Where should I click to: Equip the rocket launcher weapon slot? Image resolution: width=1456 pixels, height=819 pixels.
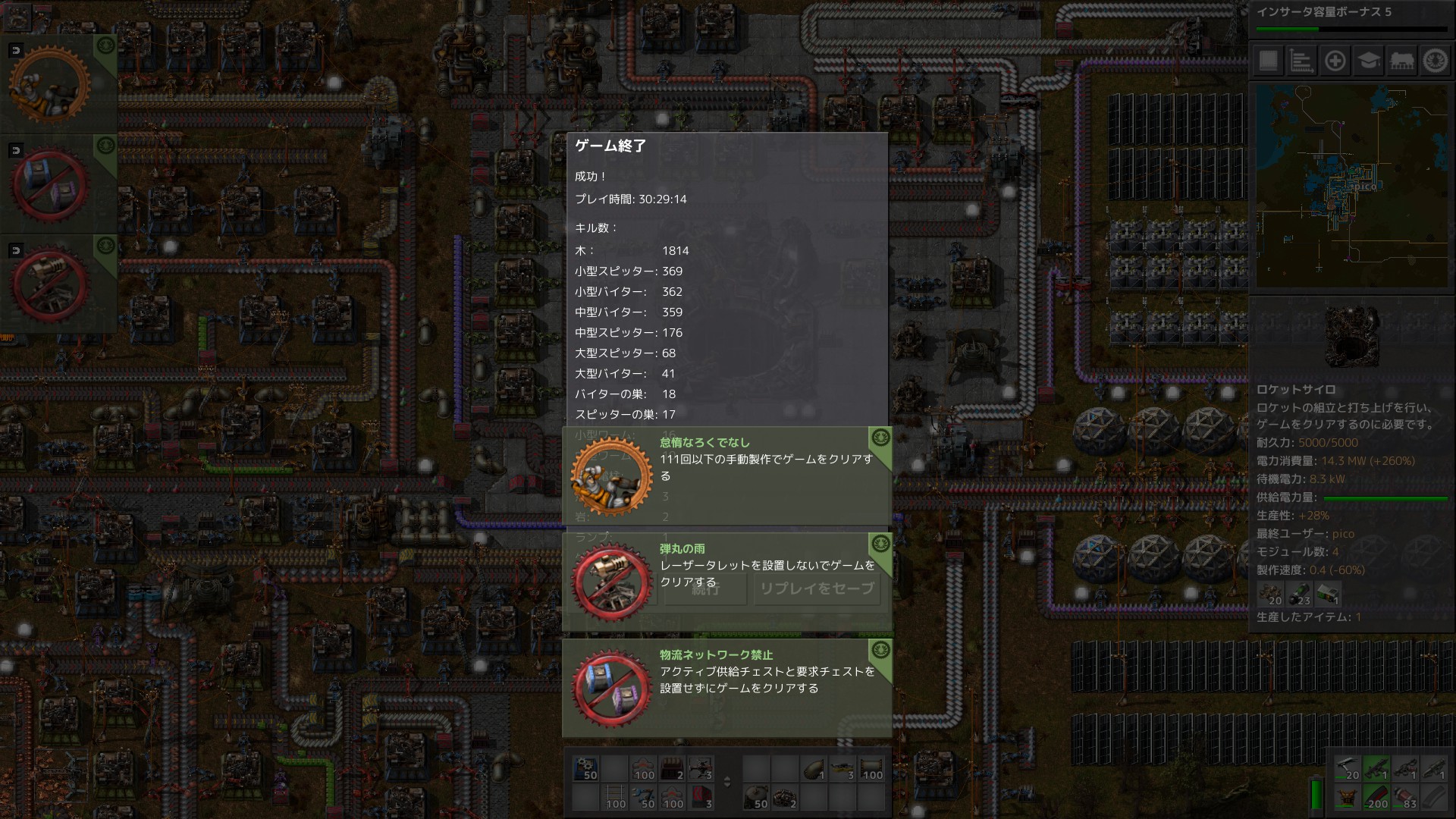click(1435, 769)
